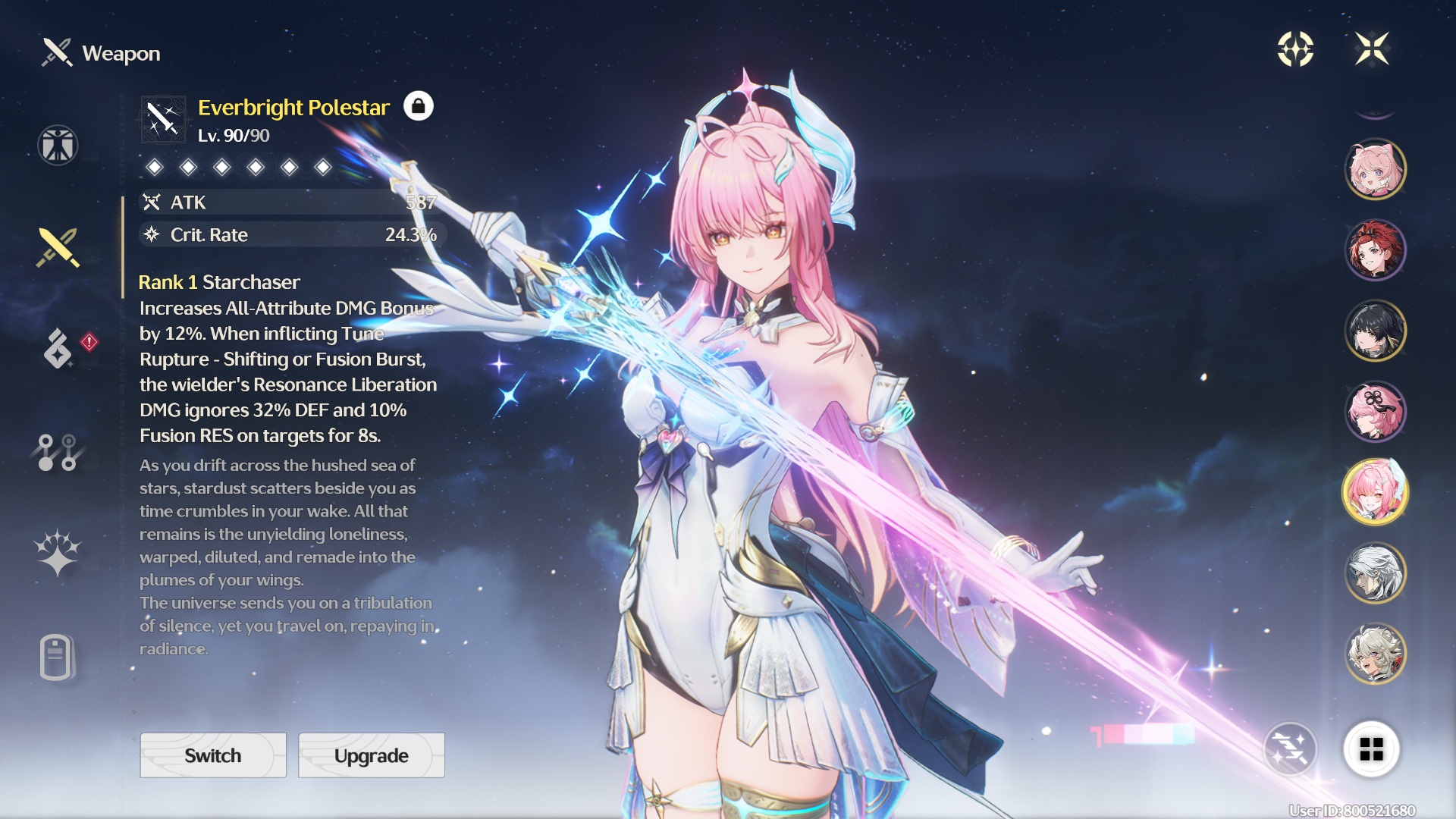Pick the pink-haired portrait with black bow
1456x819 pixels.
point(1375,412)
